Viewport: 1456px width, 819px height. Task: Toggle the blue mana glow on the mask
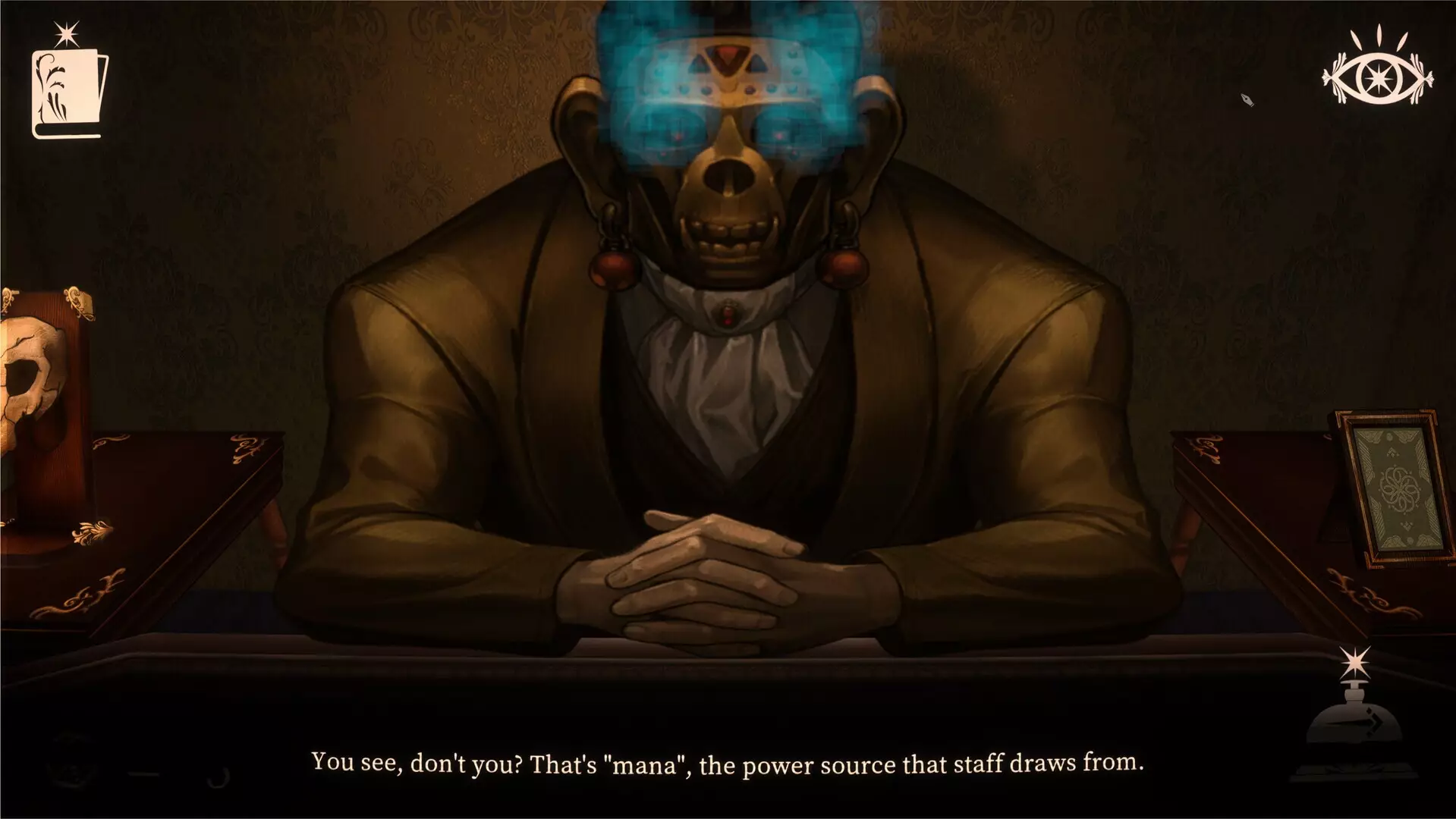(728, 83)
